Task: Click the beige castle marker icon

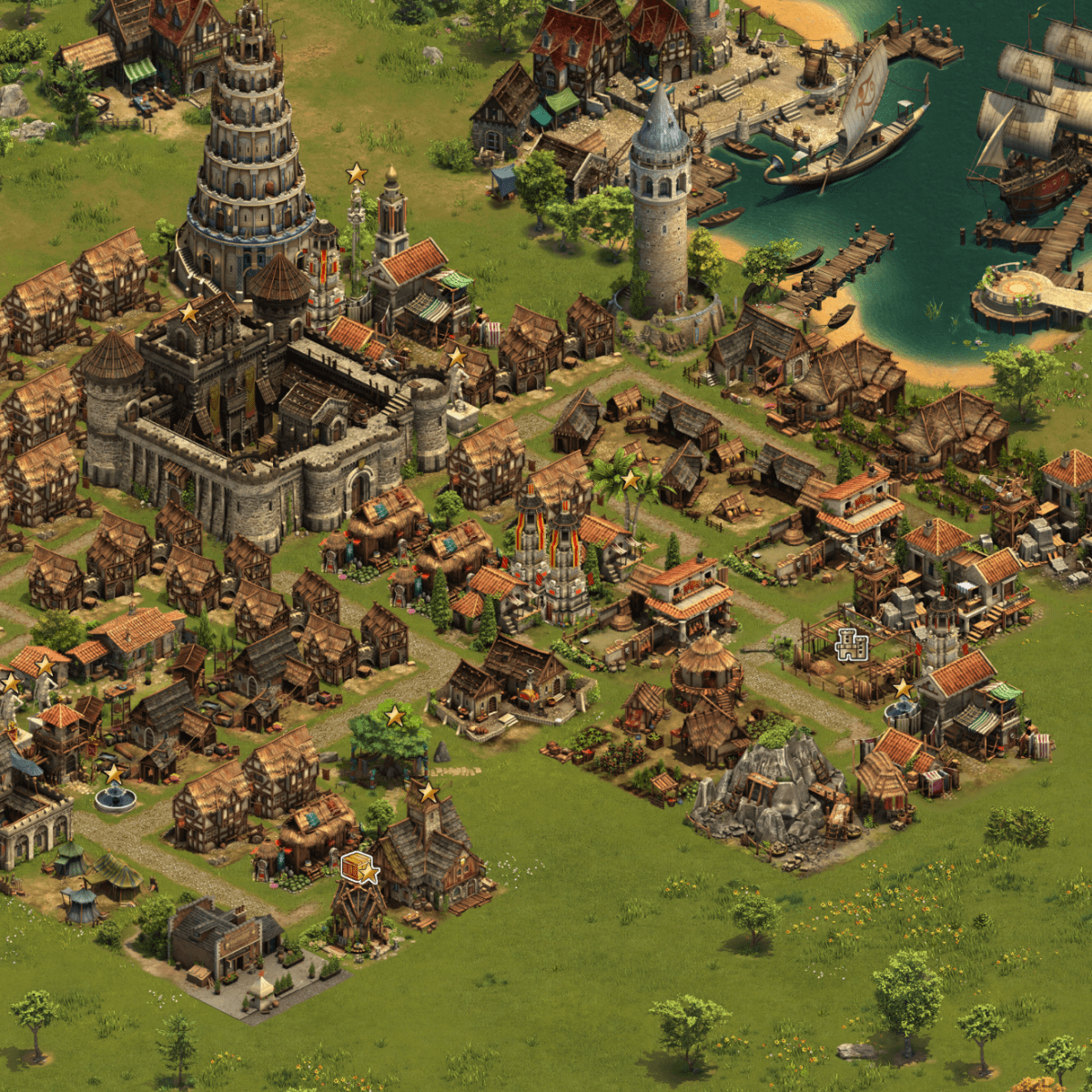Action: click(851, 644)
